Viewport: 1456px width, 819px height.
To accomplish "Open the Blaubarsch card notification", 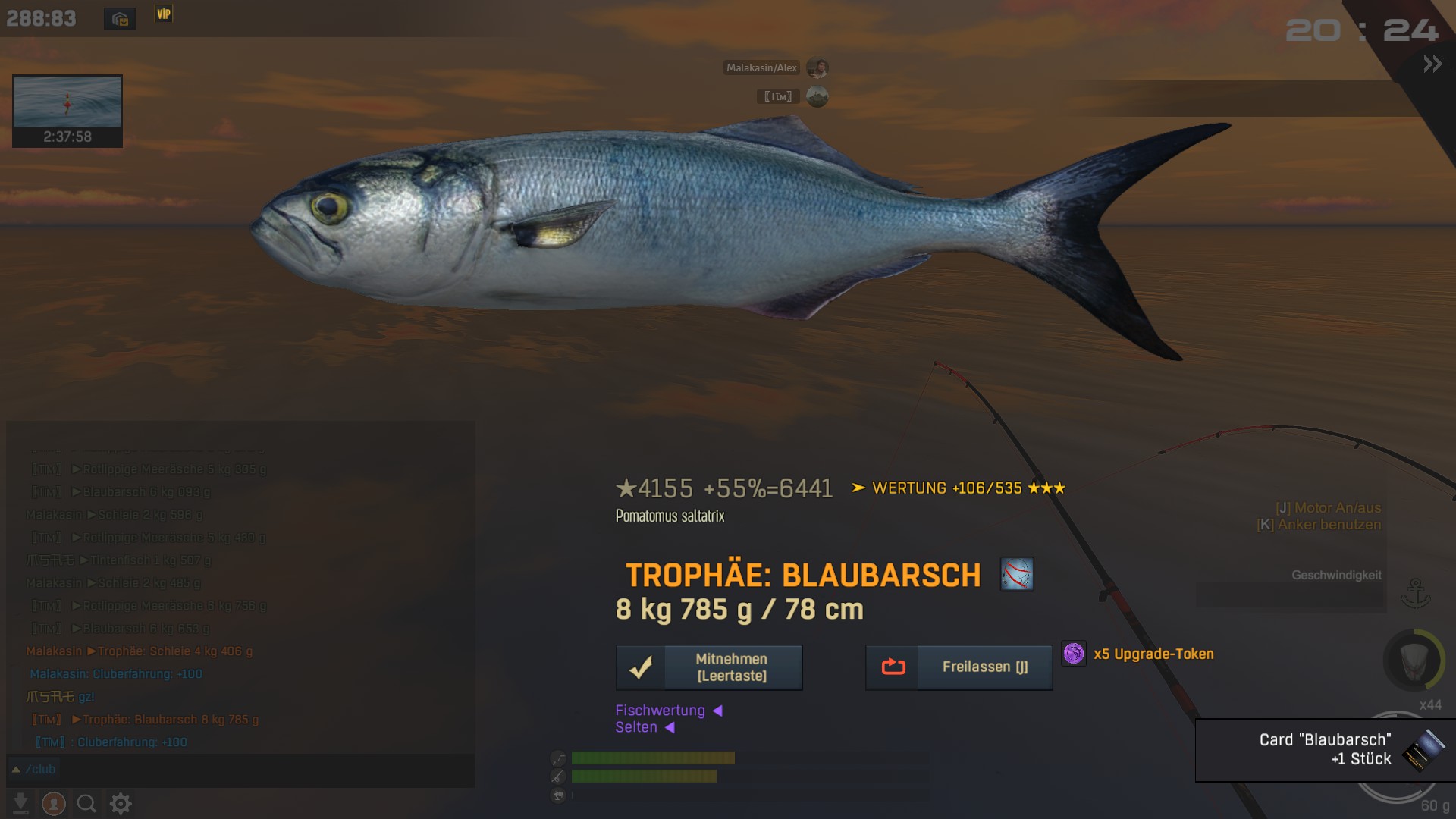I will tap(1325, 749).
